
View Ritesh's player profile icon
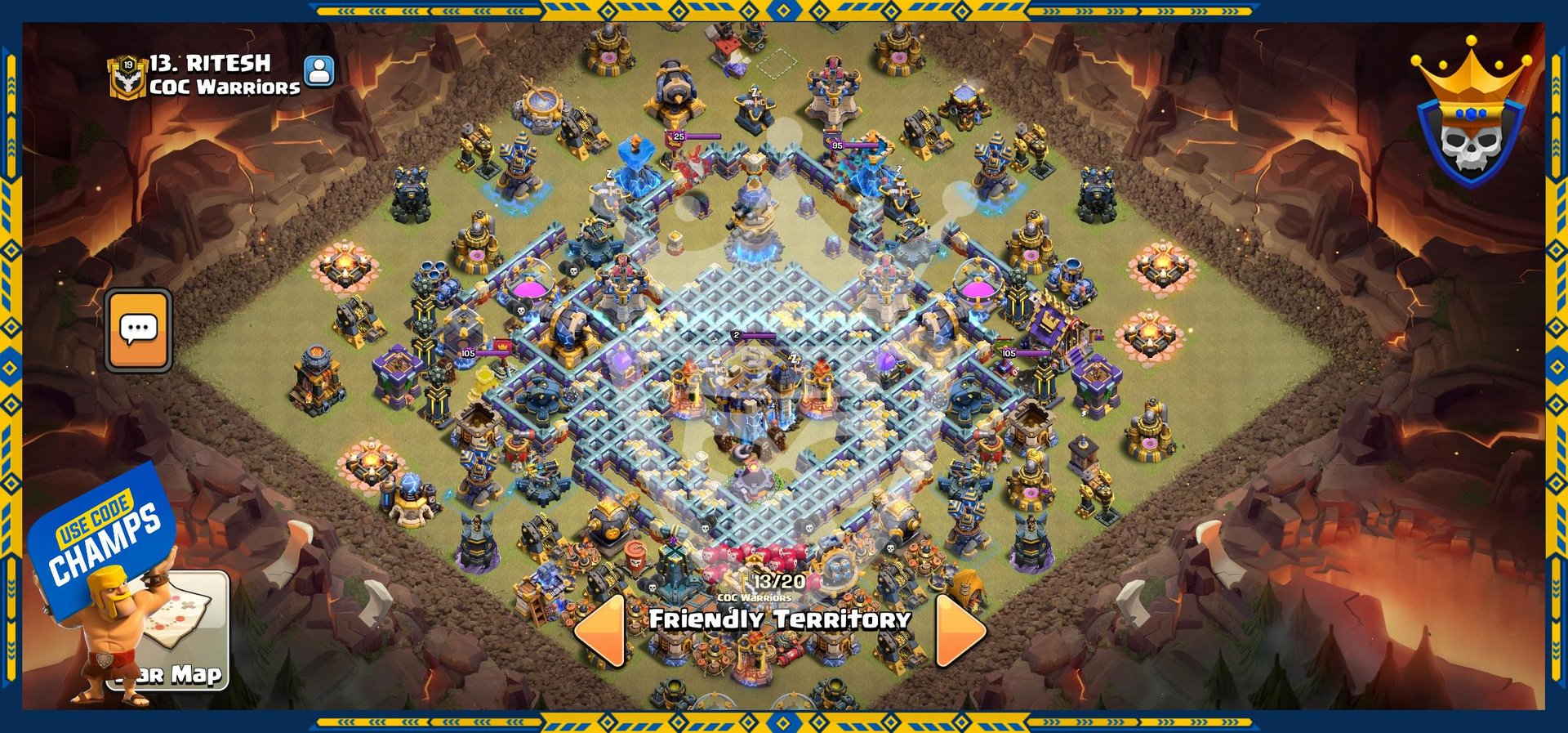pos(319,71)
